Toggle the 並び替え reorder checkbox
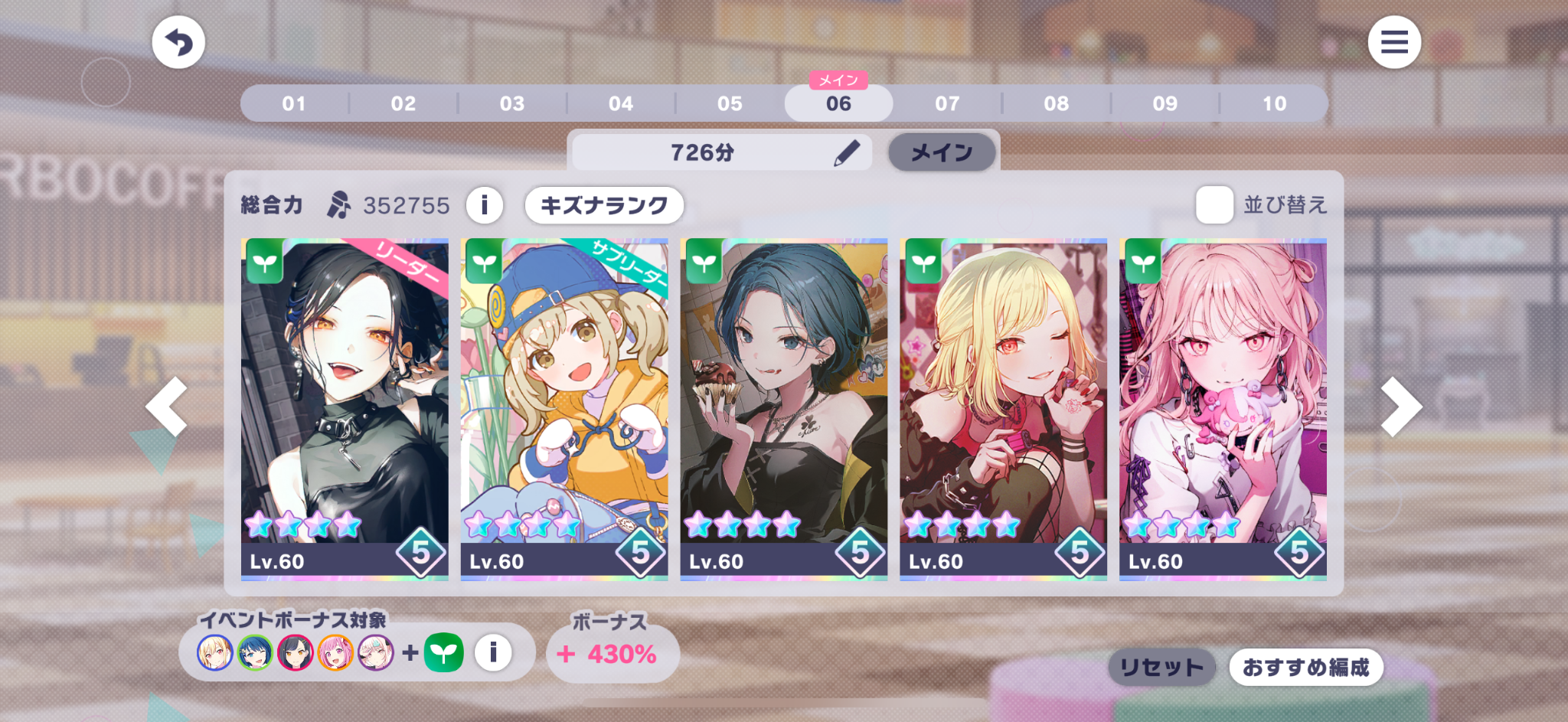The width and height of the screenshot is (1568, 722). (x=1214, y=205)
